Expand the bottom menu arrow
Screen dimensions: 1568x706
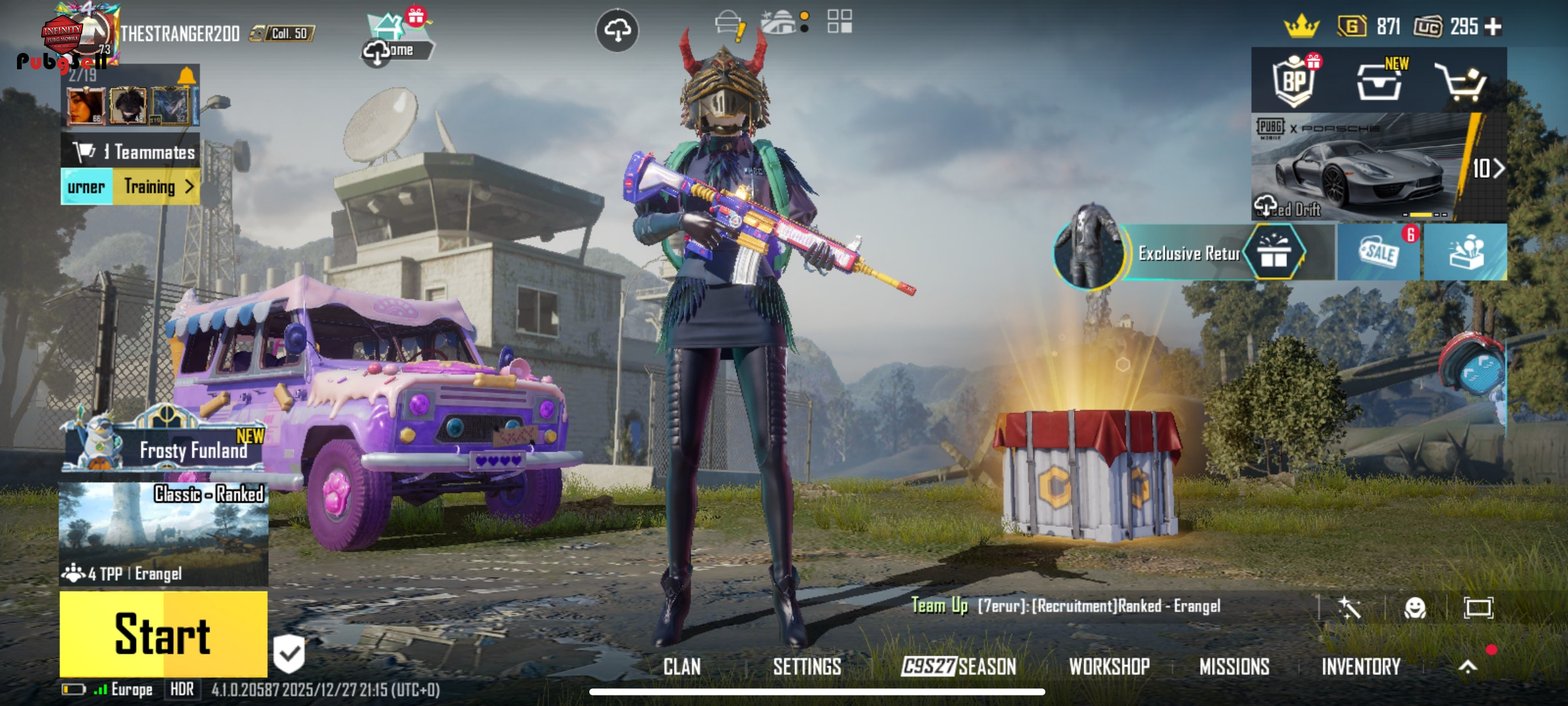[1467, 667]
